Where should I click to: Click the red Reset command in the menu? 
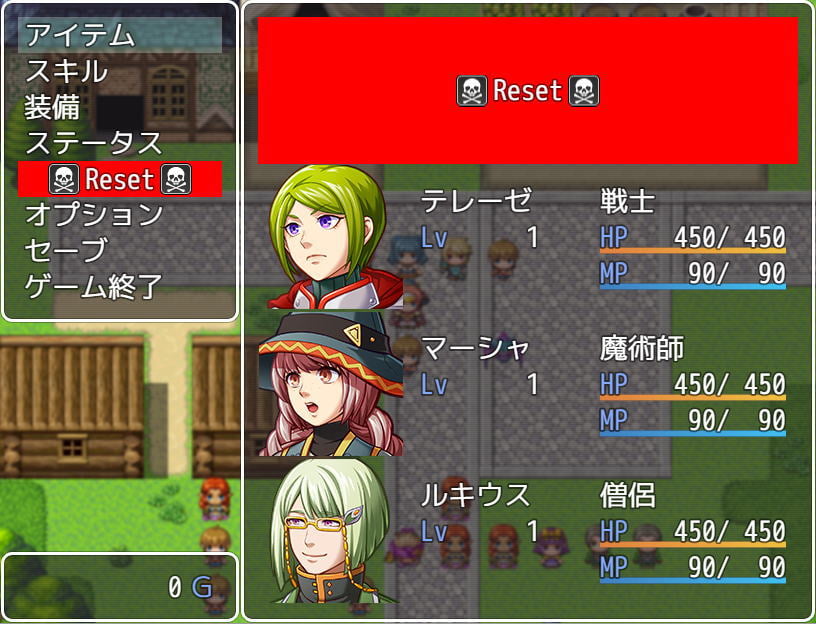click(x=119, y=179)
